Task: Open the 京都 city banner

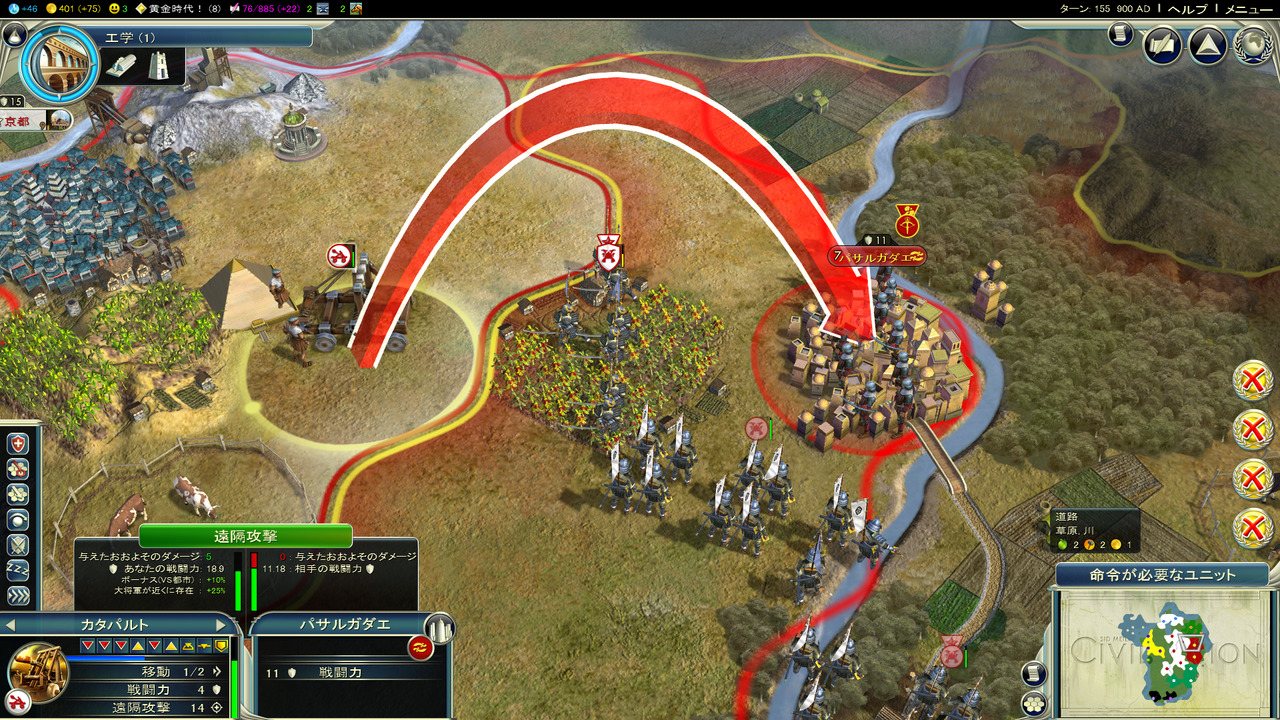Action: click(x=22, y=121)
